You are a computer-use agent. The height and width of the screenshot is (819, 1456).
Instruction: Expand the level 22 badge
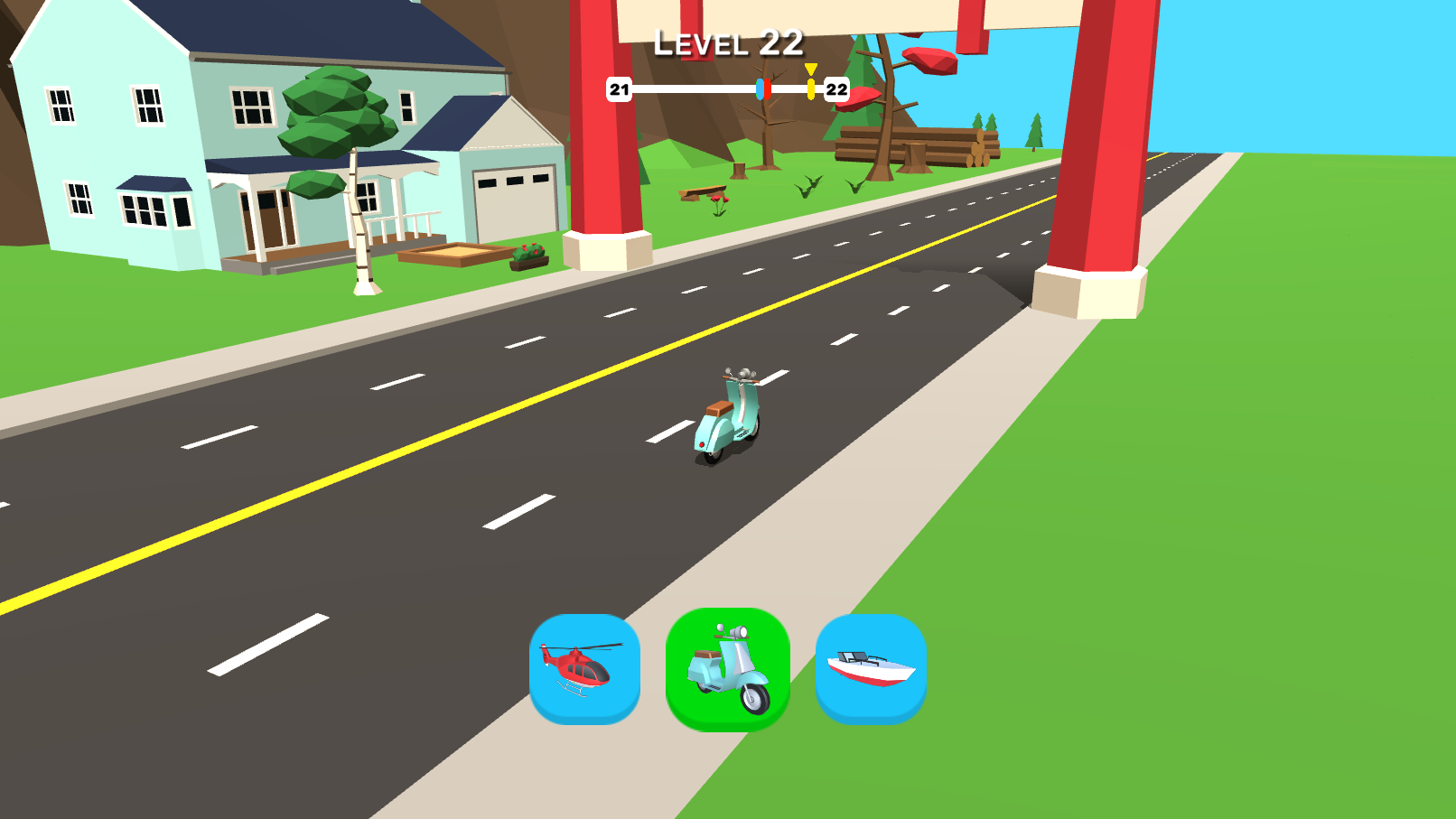click(835, 89)
